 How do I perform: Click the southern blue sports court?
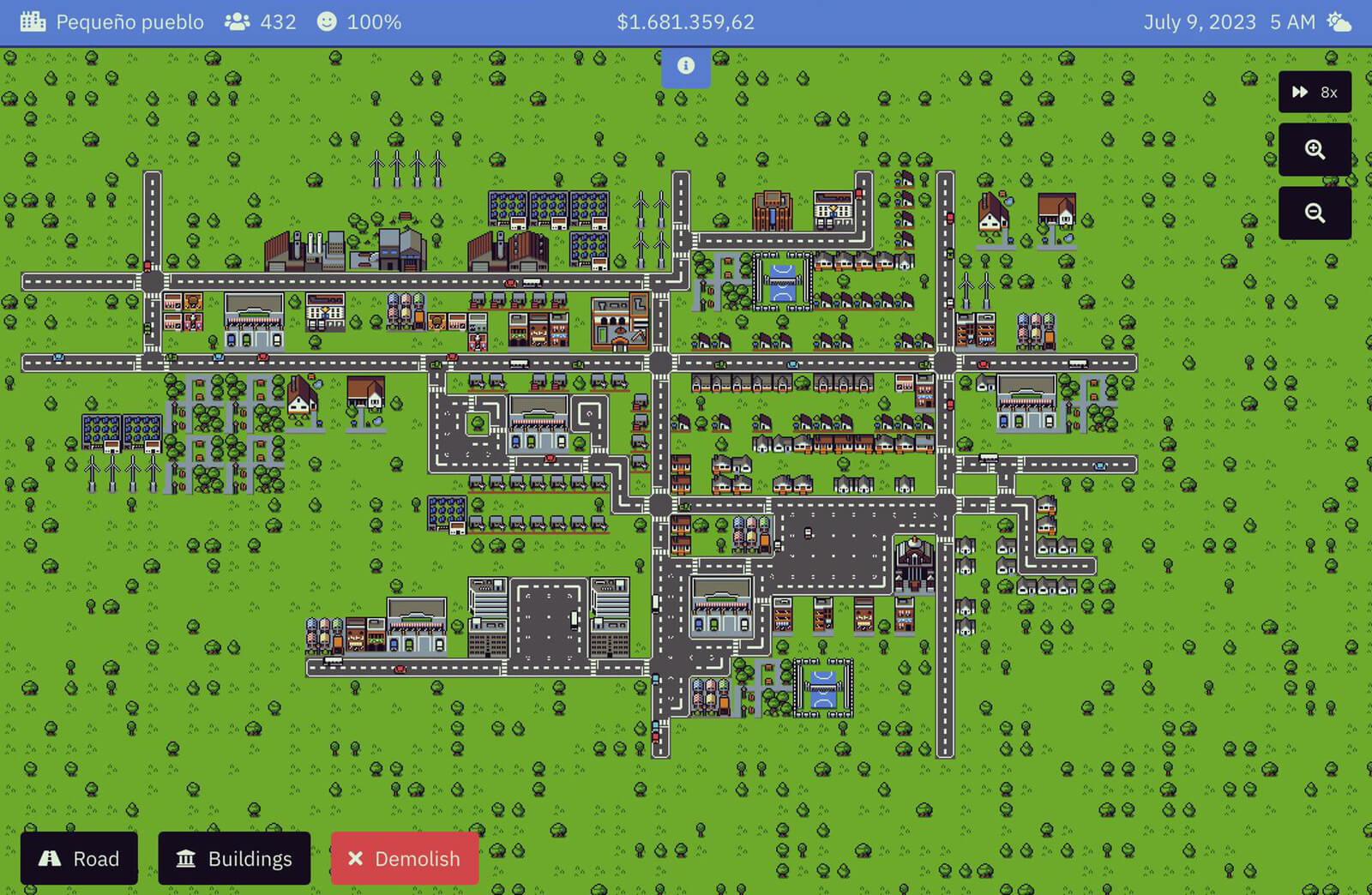point(821,686)
